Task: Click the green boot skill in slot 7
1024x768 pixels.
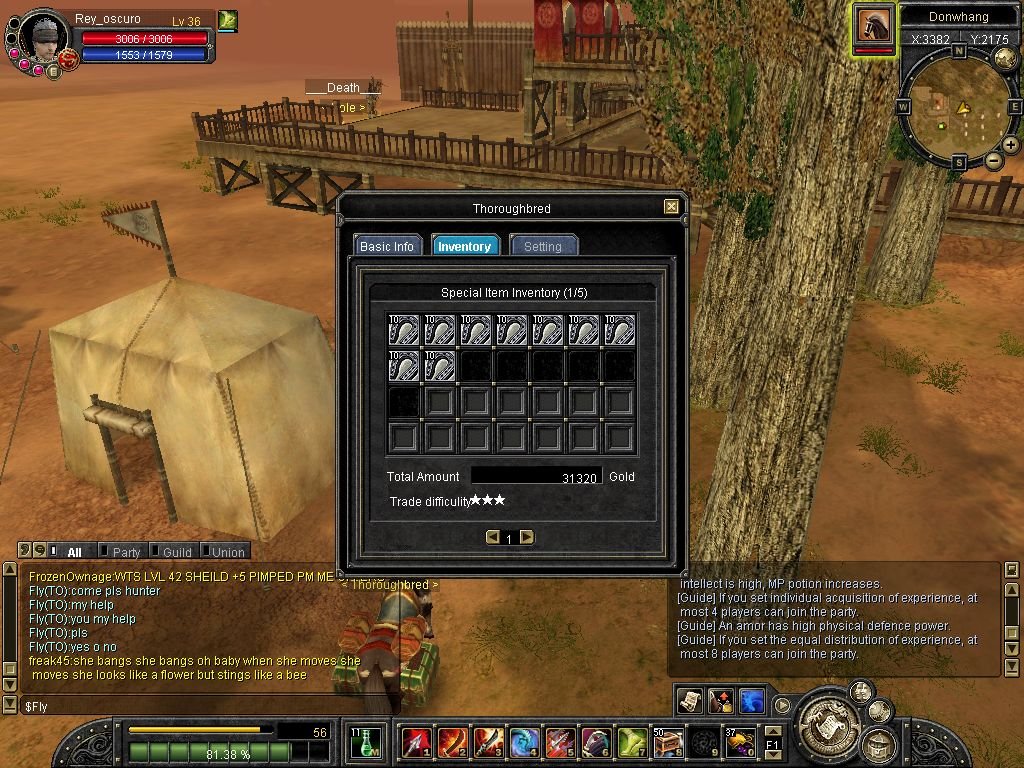Action: click(x=632, y=742)
